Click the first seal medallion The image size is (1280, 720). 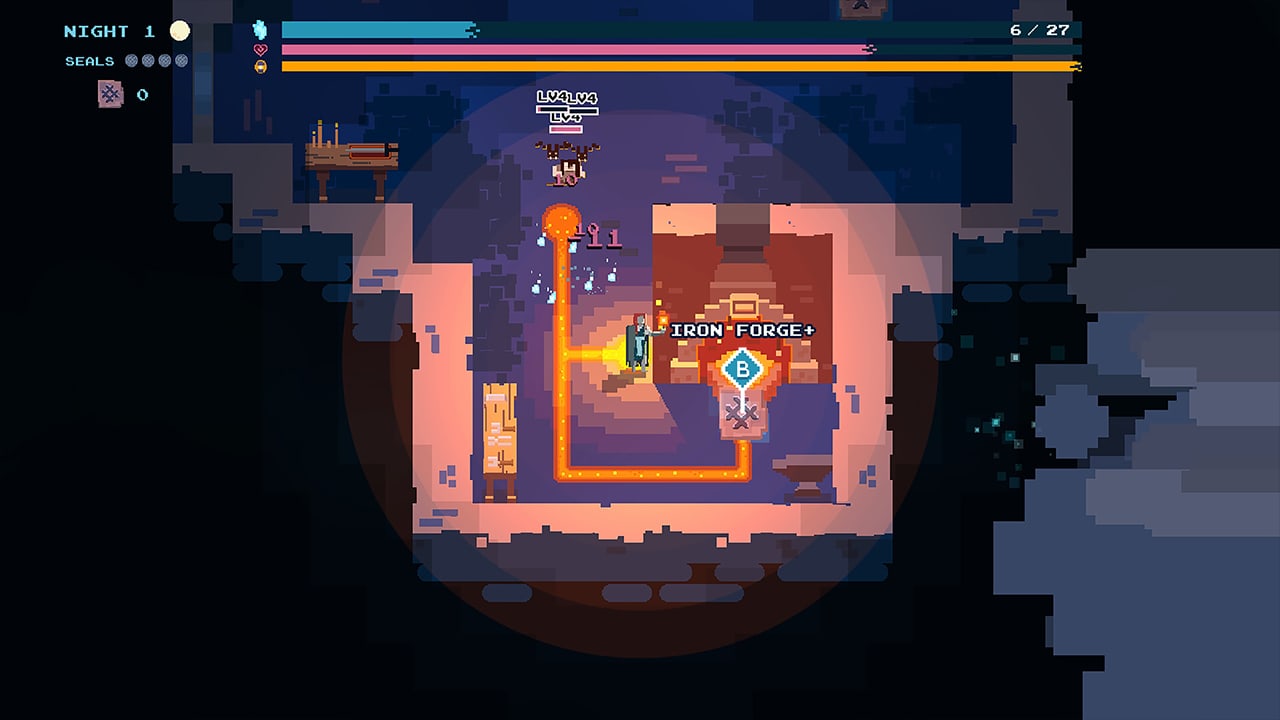click(131, 60)
